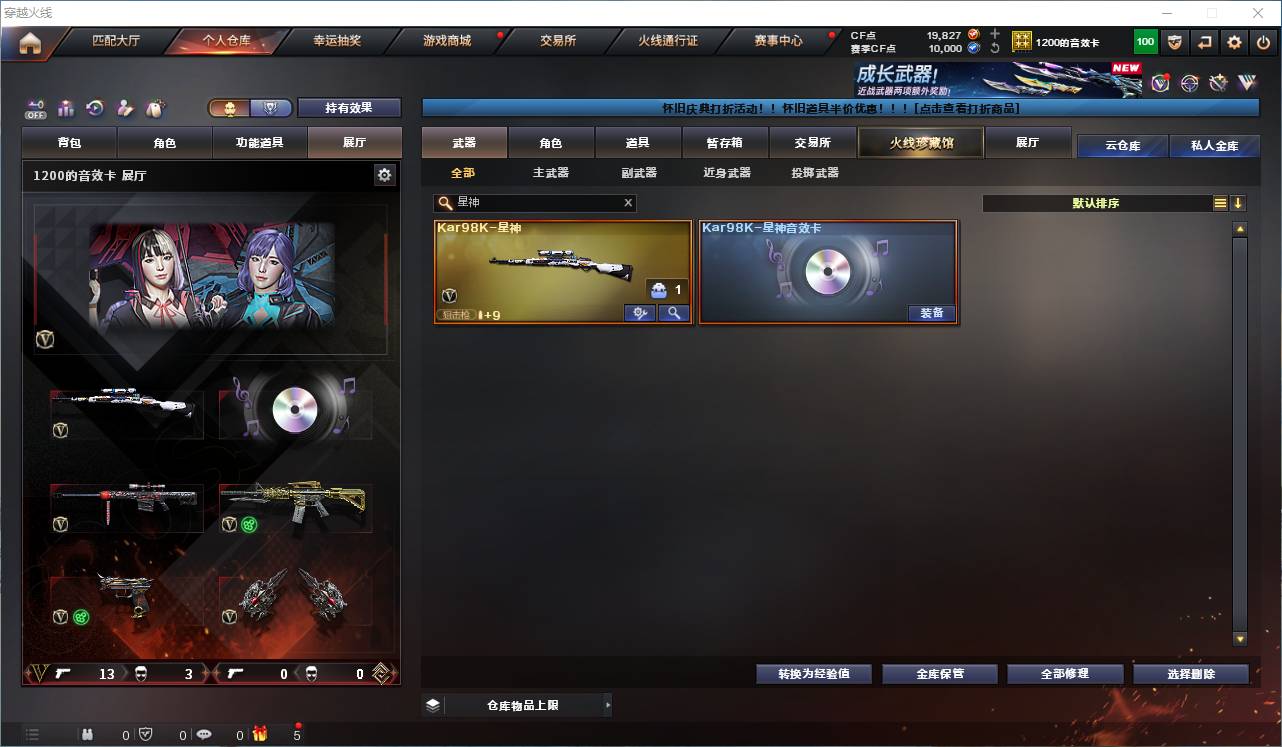Screen dimensions: 1282x747
Task: Click the stats bar chart icon top left
Action: (66, 108)
